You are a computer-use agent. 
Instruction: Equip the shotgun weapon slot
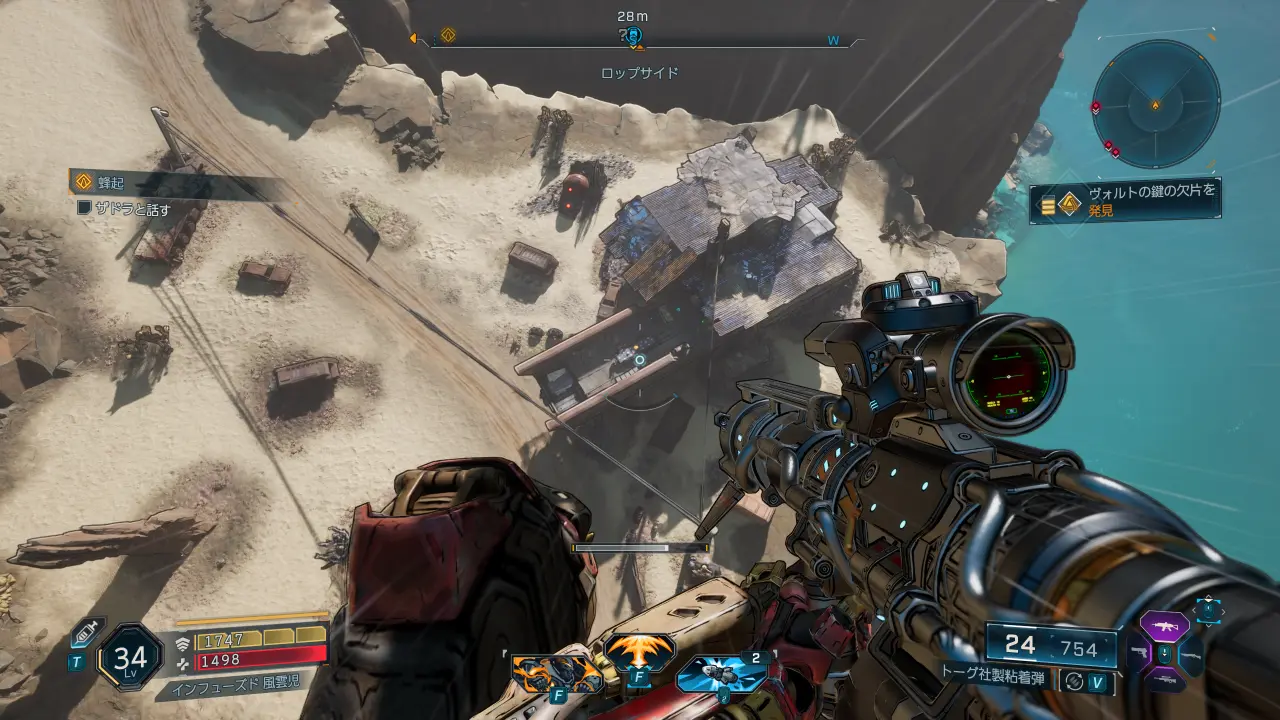pos(1191,655)
